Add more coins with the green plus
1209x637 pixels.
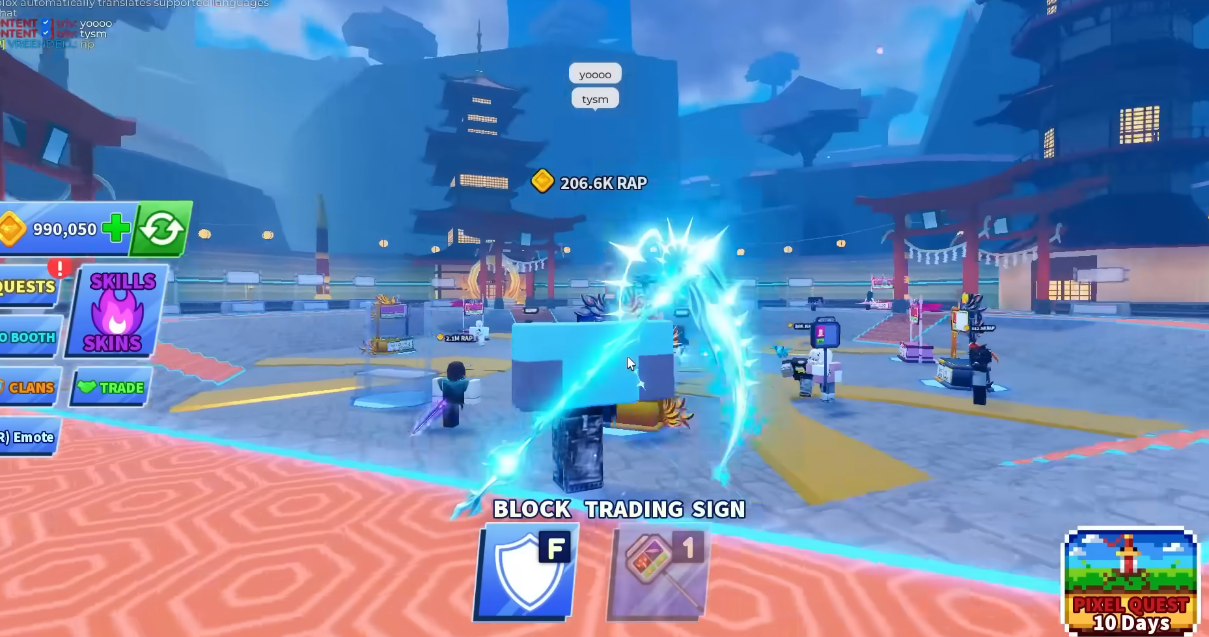116,229
